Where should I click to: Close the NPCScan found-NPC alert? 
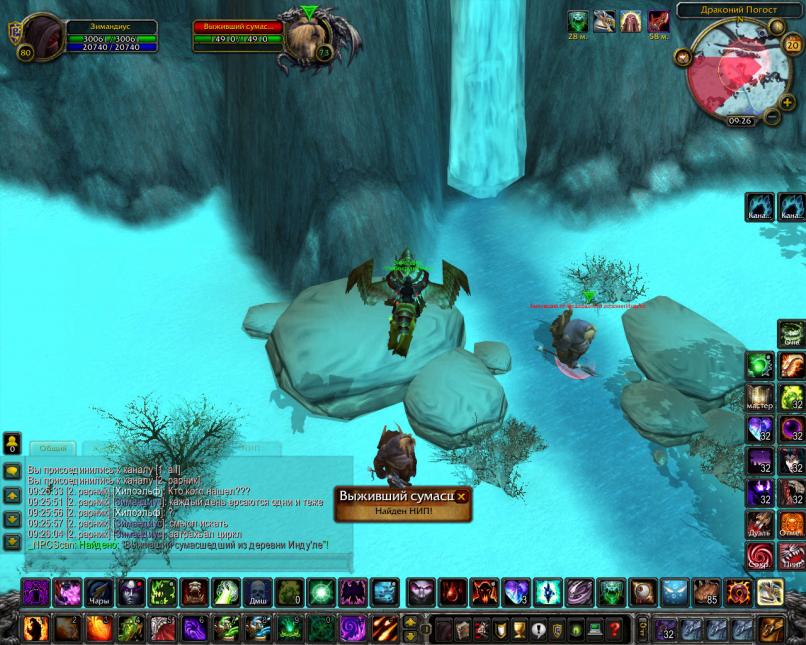click(461, 496)
